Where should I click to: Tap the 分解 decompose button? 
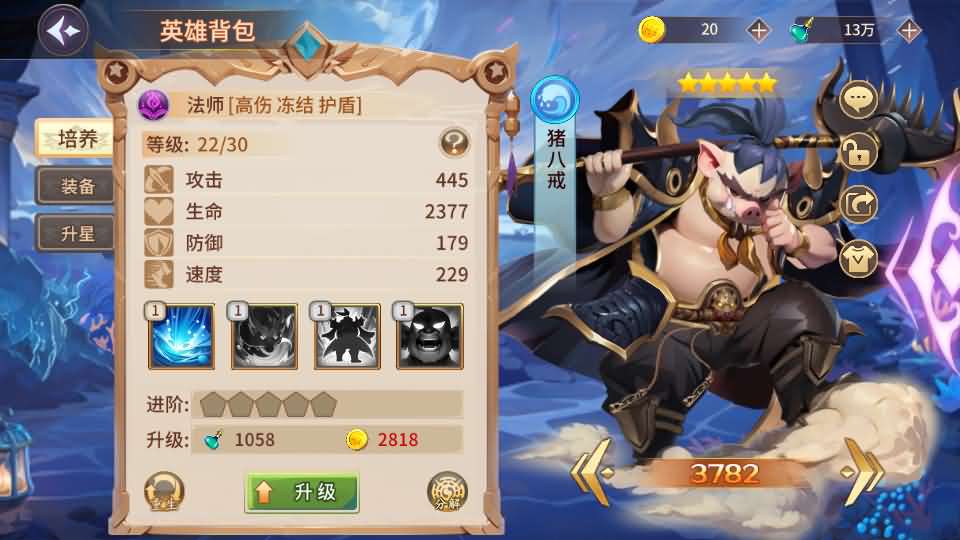pos(446,491)
